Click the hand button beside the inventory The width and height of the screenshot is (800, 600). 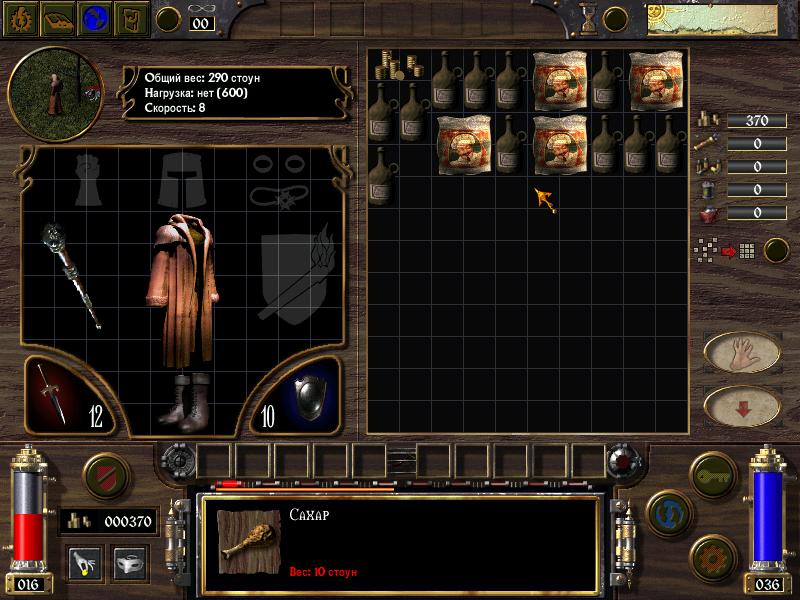(x=742, y=351)
